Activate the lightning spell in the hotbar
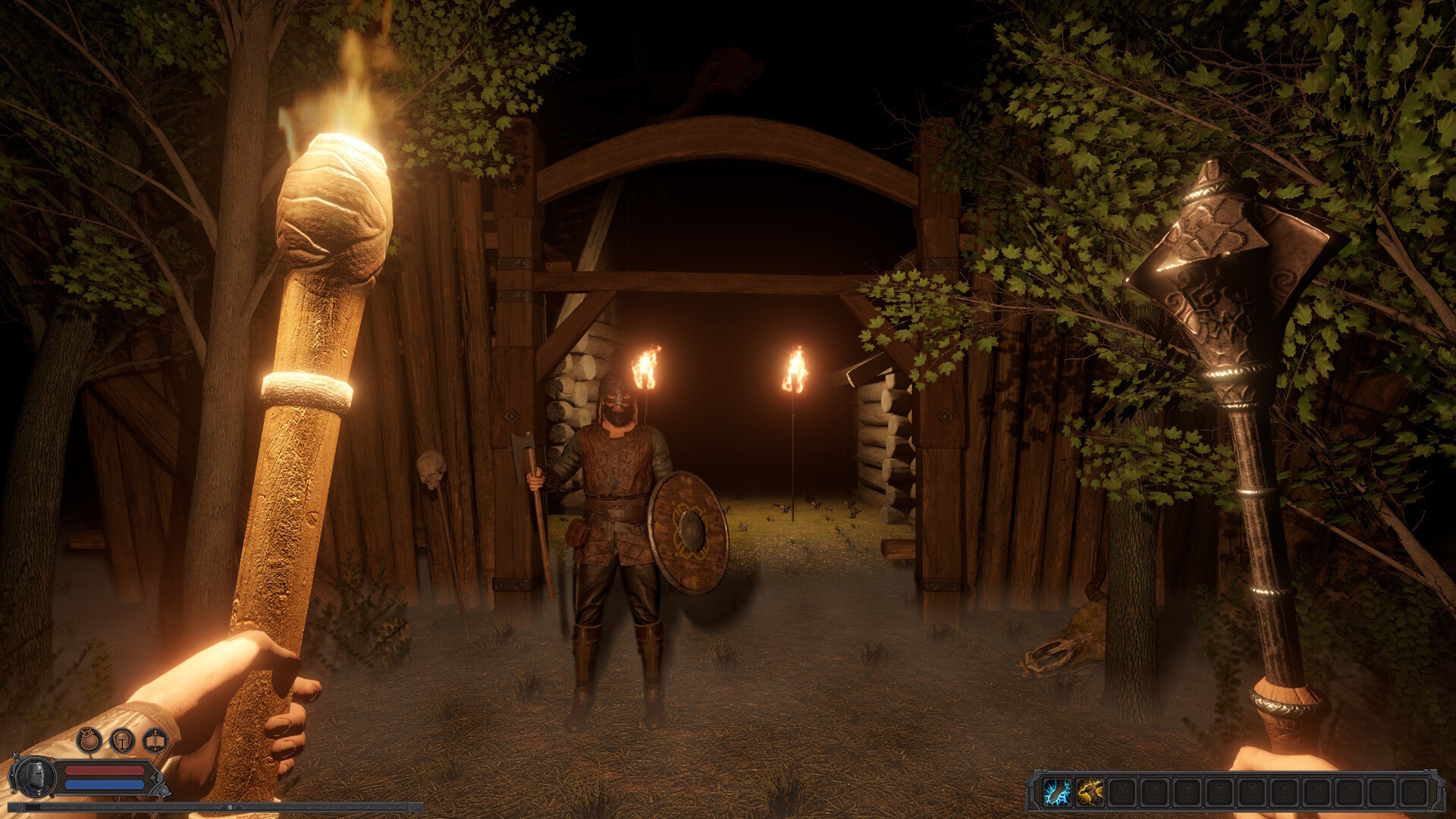The height and width of the screenshot is (819, 1456). [x=1056, y=792]
